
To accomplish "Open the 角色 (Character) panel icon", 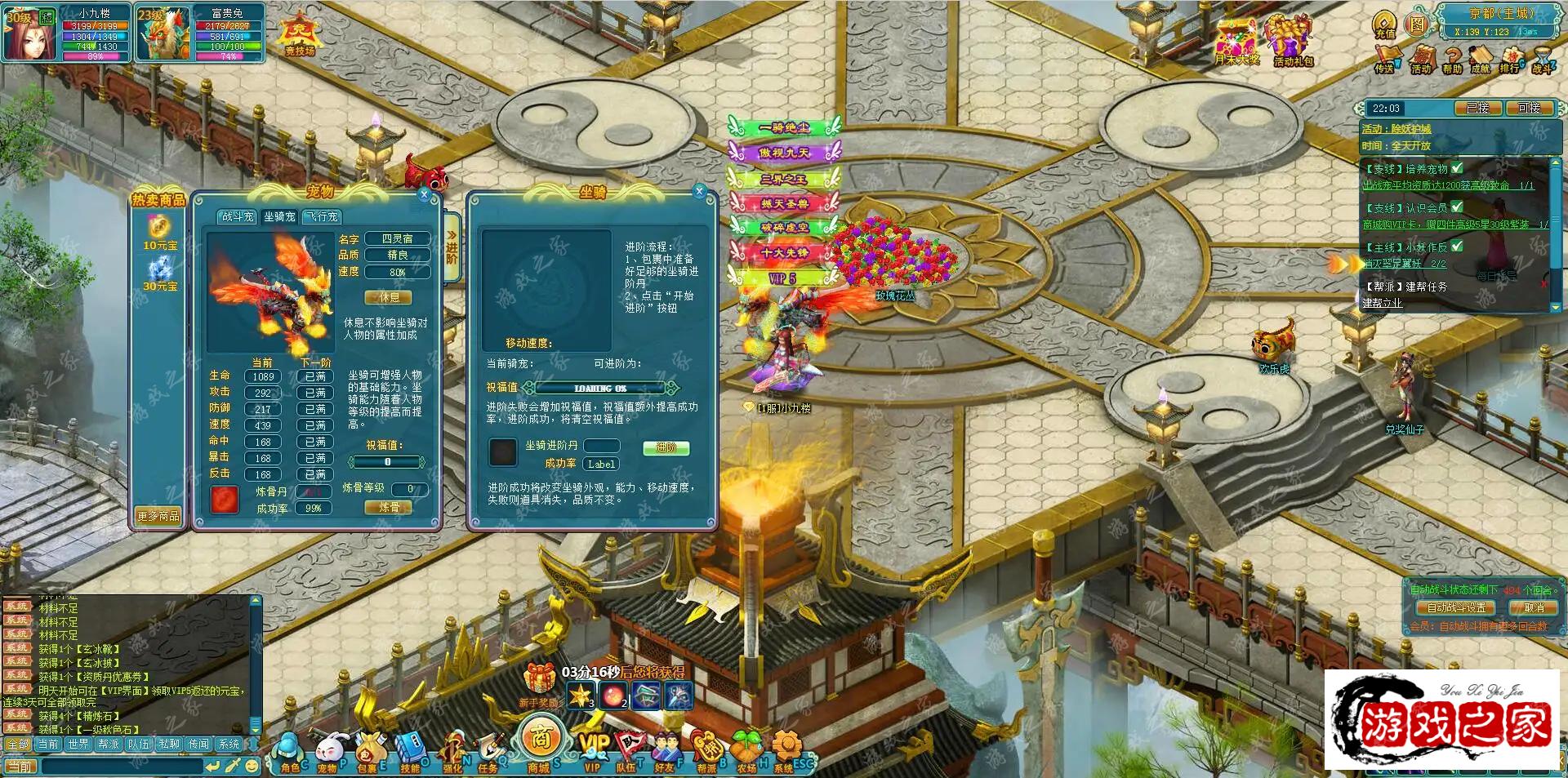I will click(x=287, y=745).
